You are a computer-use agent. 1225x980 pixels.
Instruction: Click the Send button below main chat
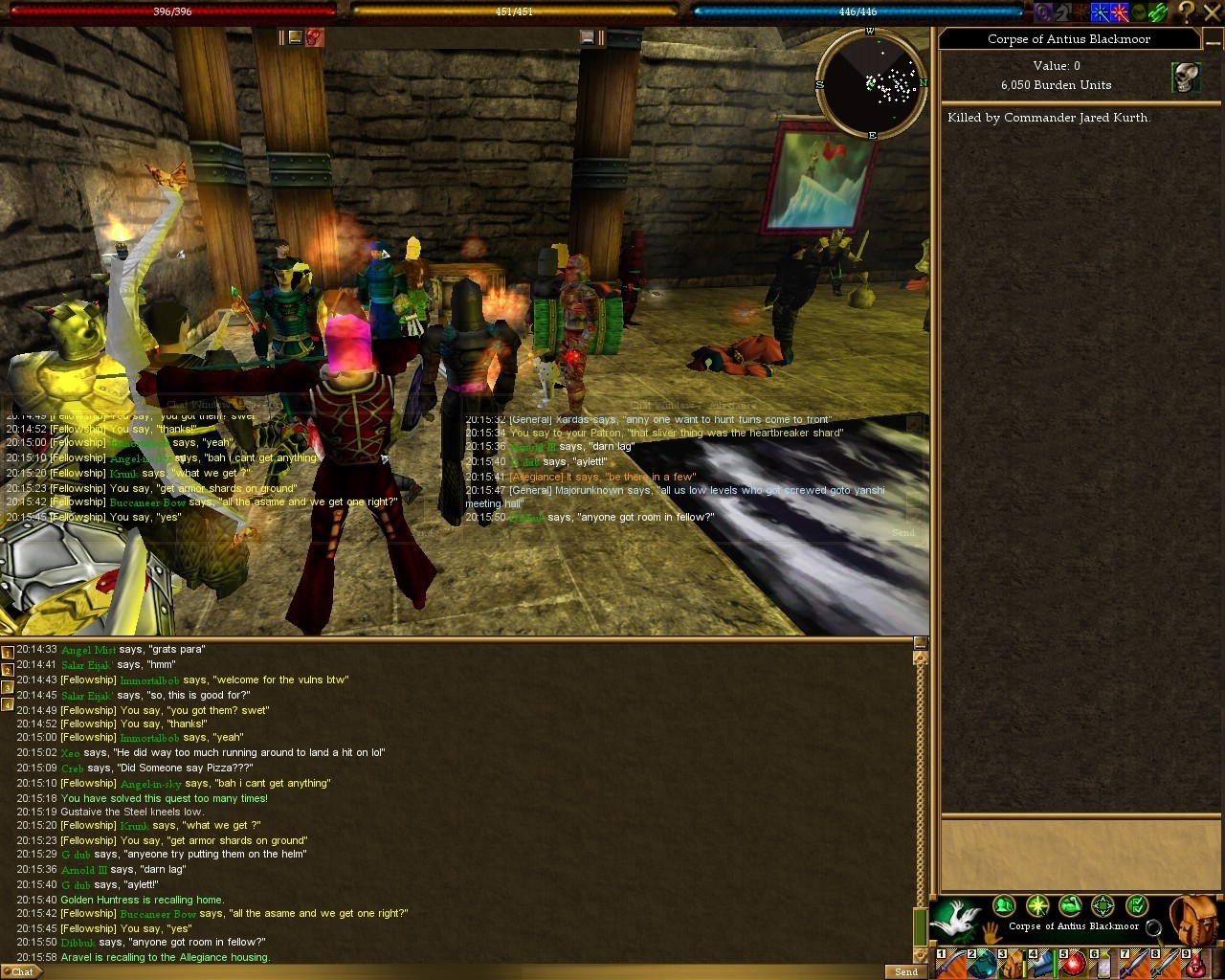pyautogui.click(x=905, y=971)
